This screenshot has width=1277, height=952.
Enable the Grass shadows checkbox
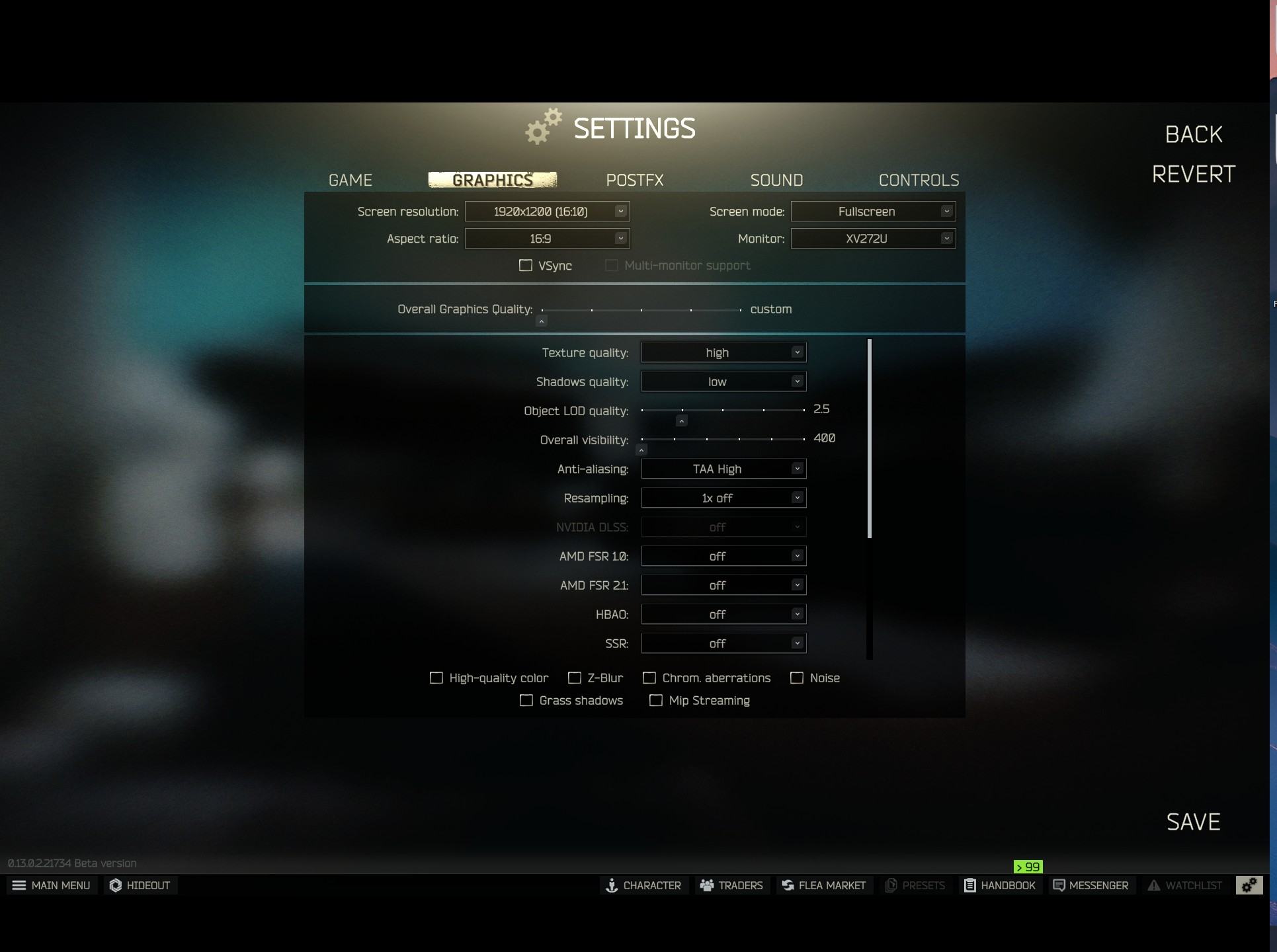526,701
